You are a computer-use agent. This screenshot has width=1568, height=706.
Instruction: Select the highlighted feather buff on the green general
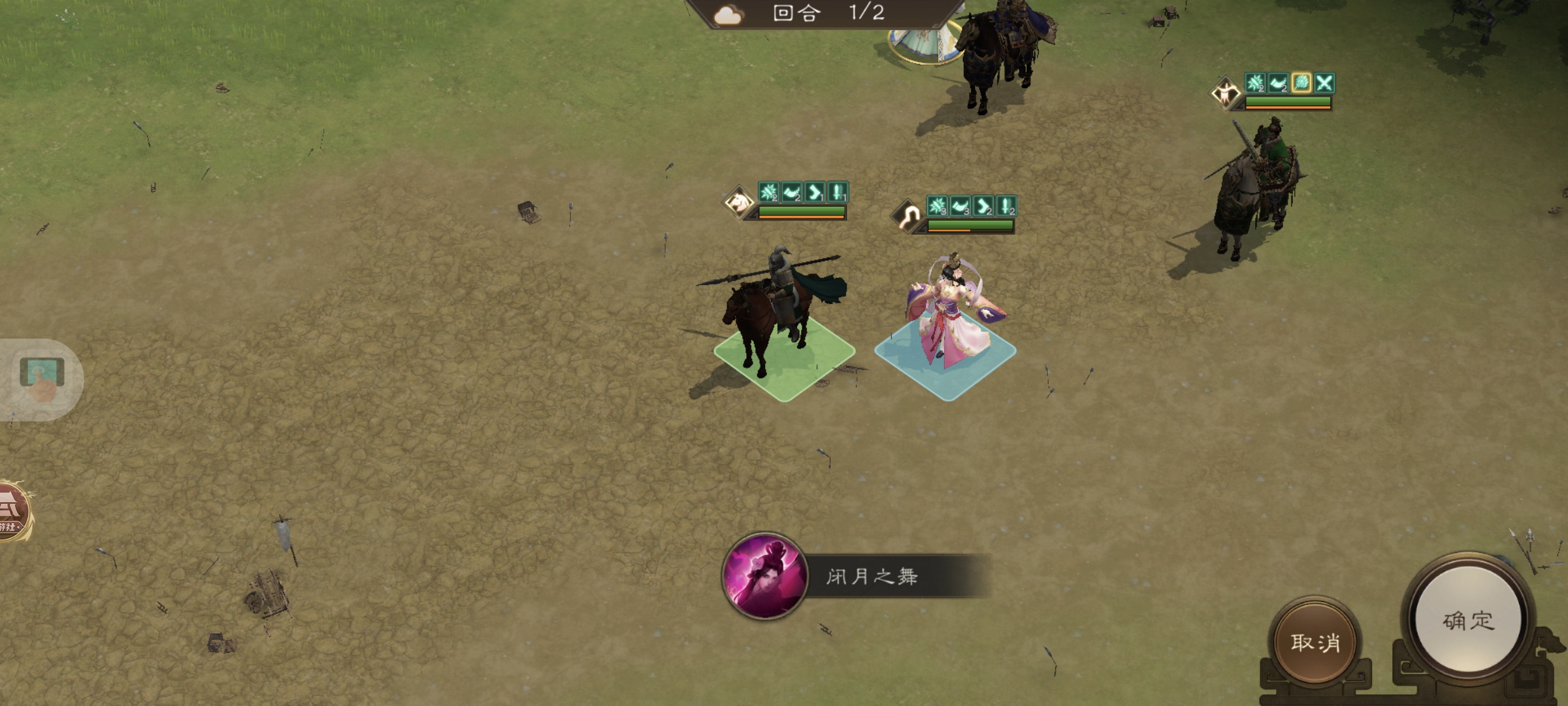click(1300, 84)
